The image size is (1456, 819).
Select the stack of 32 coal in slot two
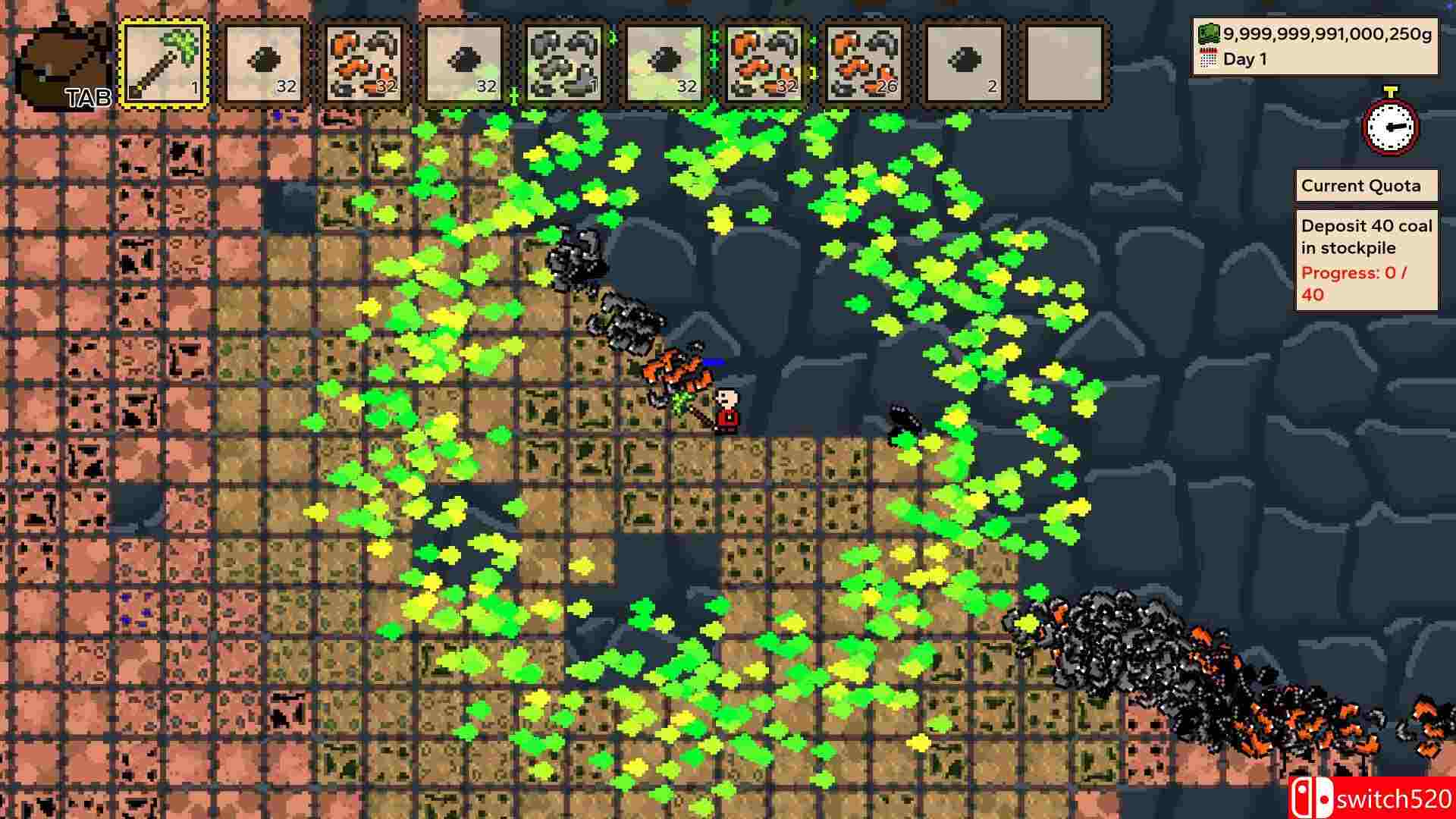[263, 61]
